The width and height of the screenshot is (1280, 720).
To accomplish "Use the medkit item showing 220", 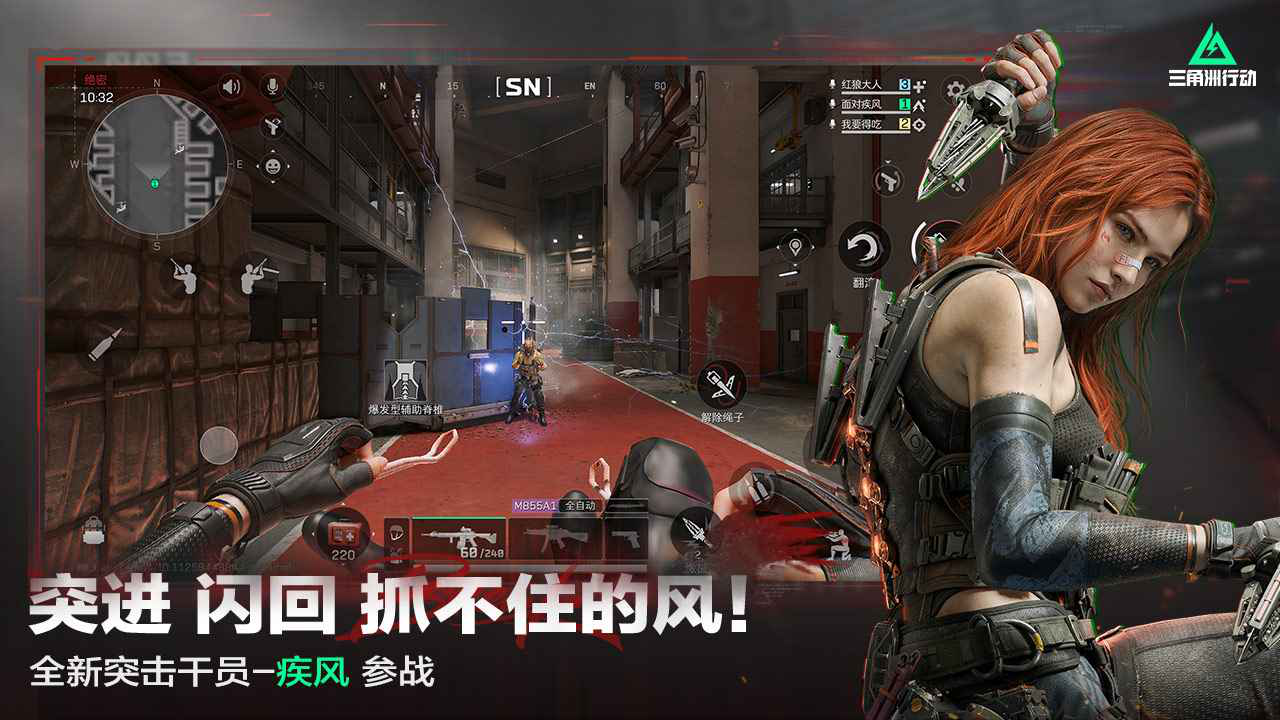I will tap(343, 536).
